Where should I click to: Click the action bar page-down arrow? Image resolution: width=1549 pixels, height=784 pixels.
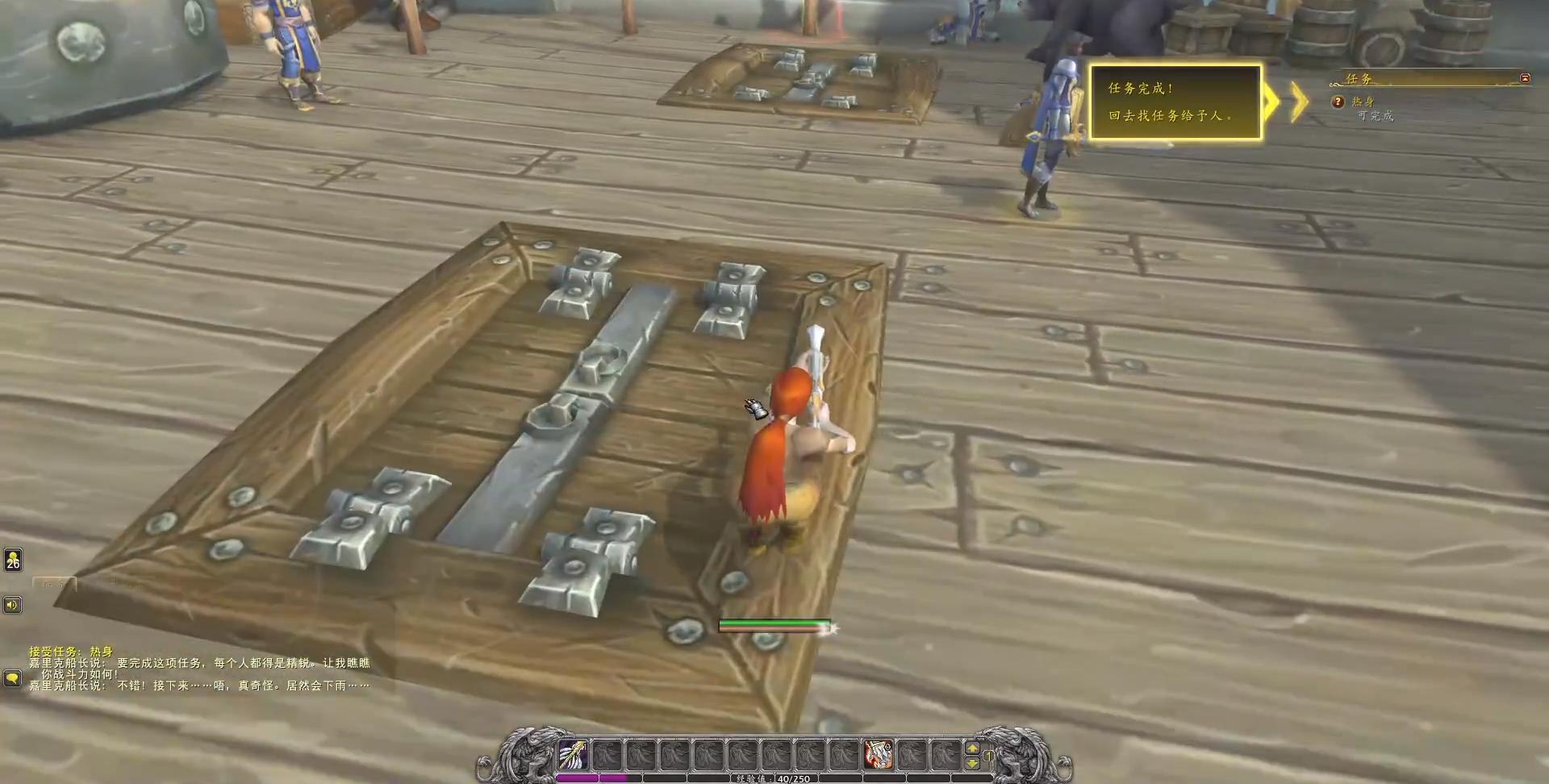click(971, 763)
